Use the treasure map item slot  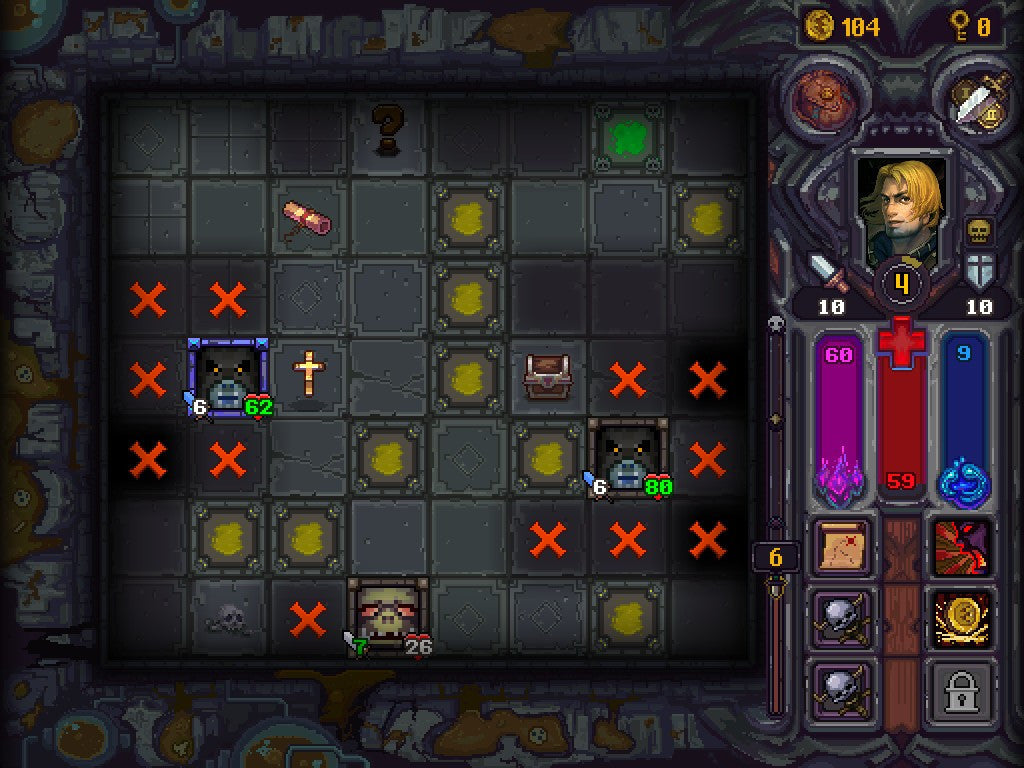844,548
